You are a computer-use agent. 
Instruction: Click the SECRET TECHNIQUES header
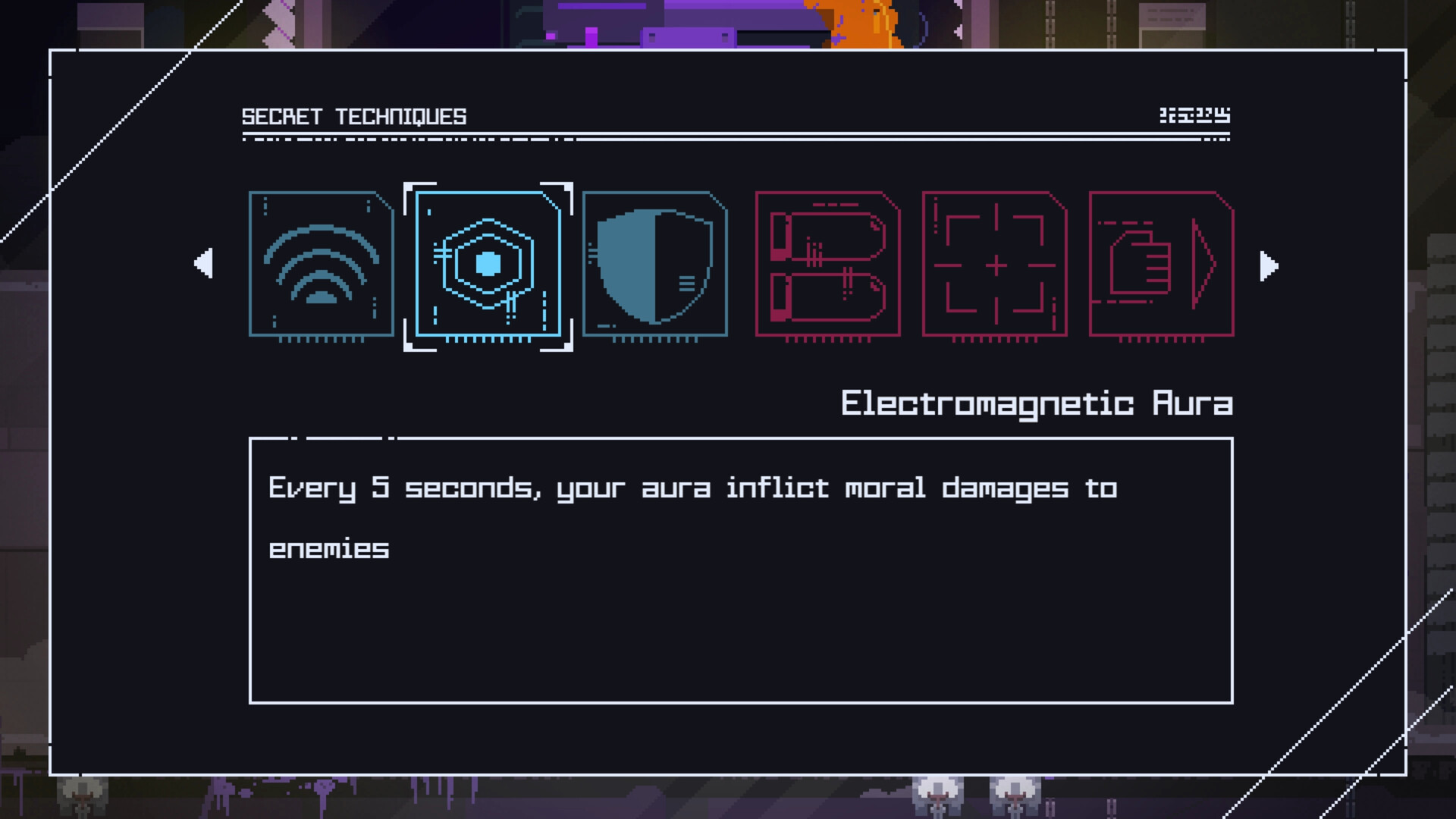pyautogui.click(x=353, y=115)
